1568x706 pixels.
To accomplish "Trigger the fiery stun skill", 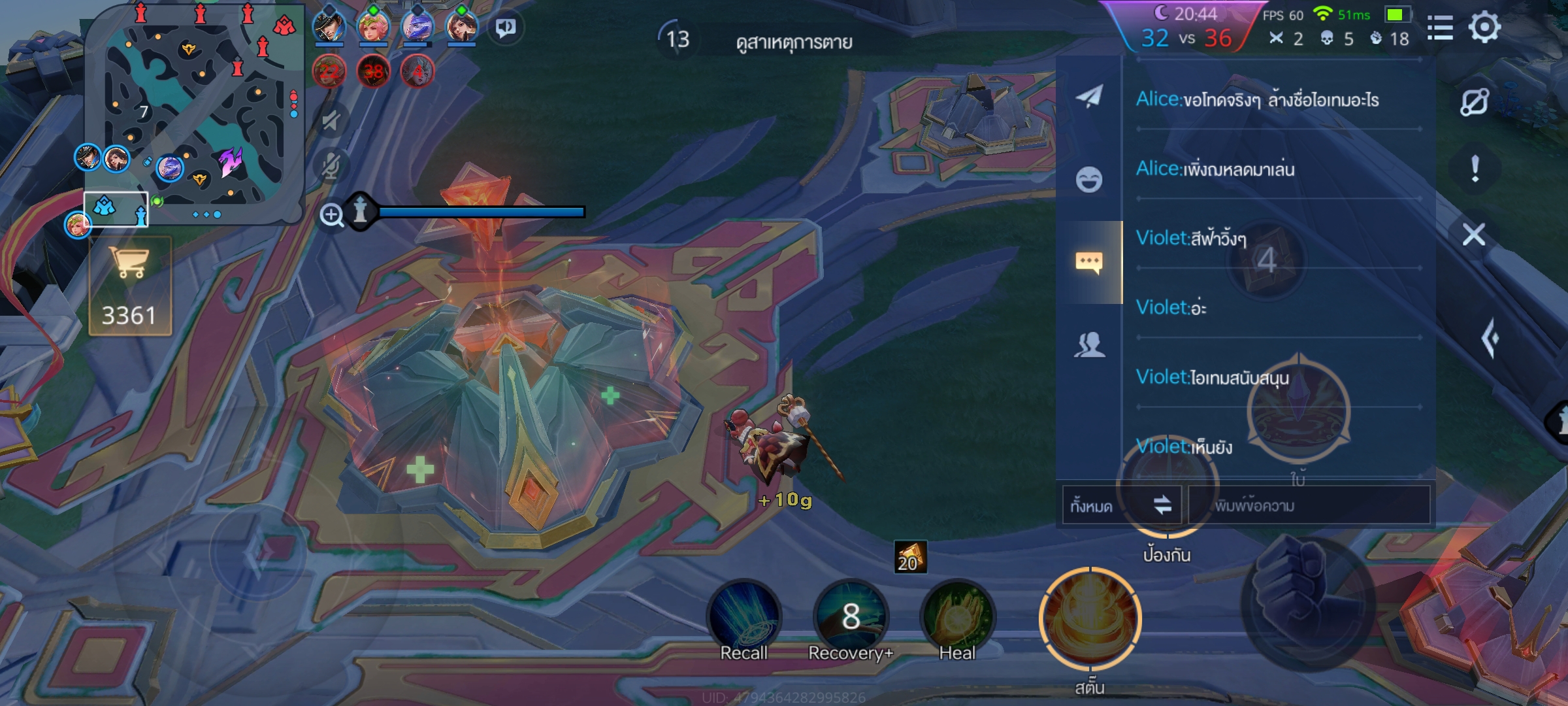I will (x=1090, y=619).
